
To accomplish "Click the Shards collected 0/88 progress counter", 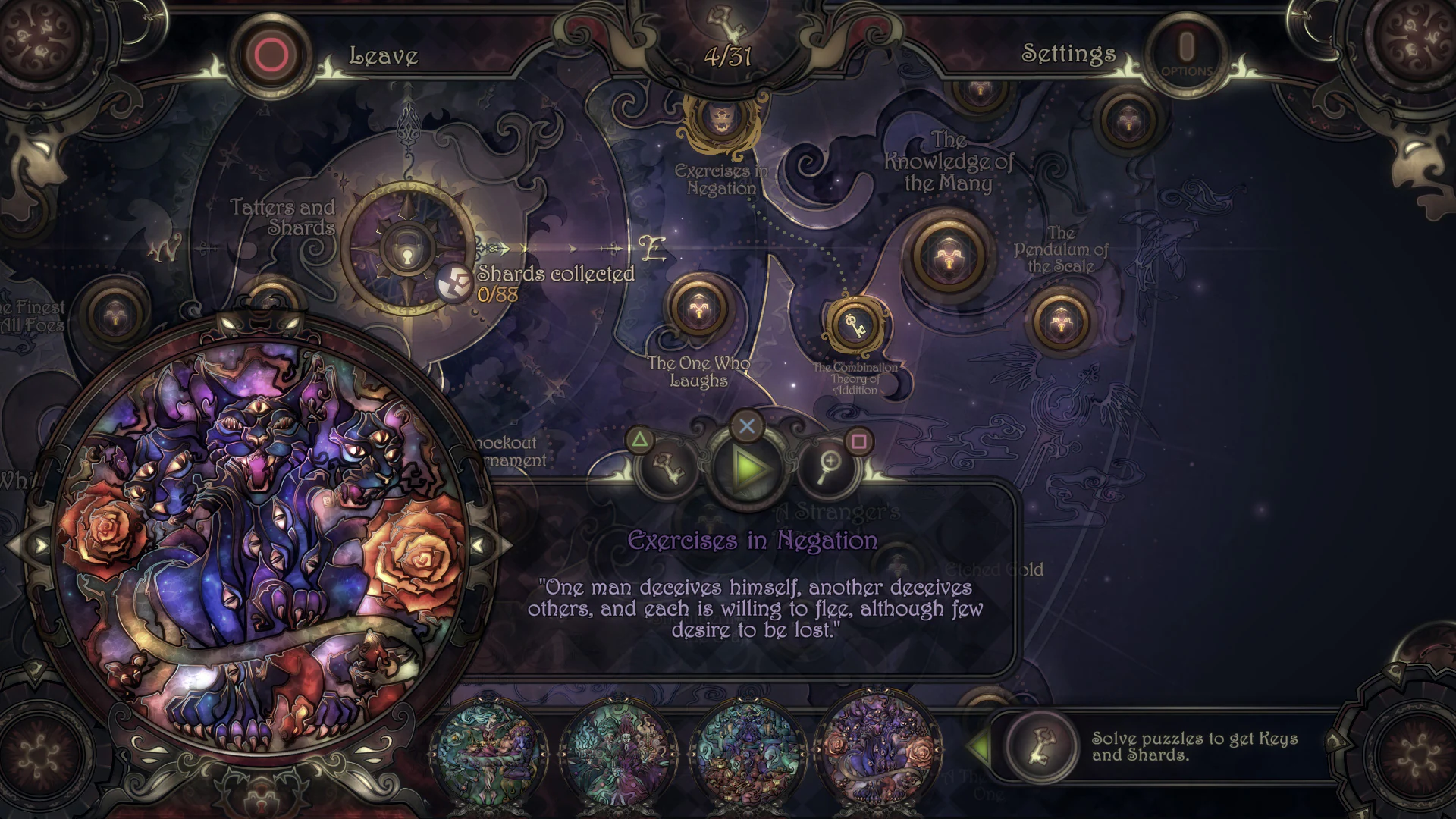I will click(531, 286).
